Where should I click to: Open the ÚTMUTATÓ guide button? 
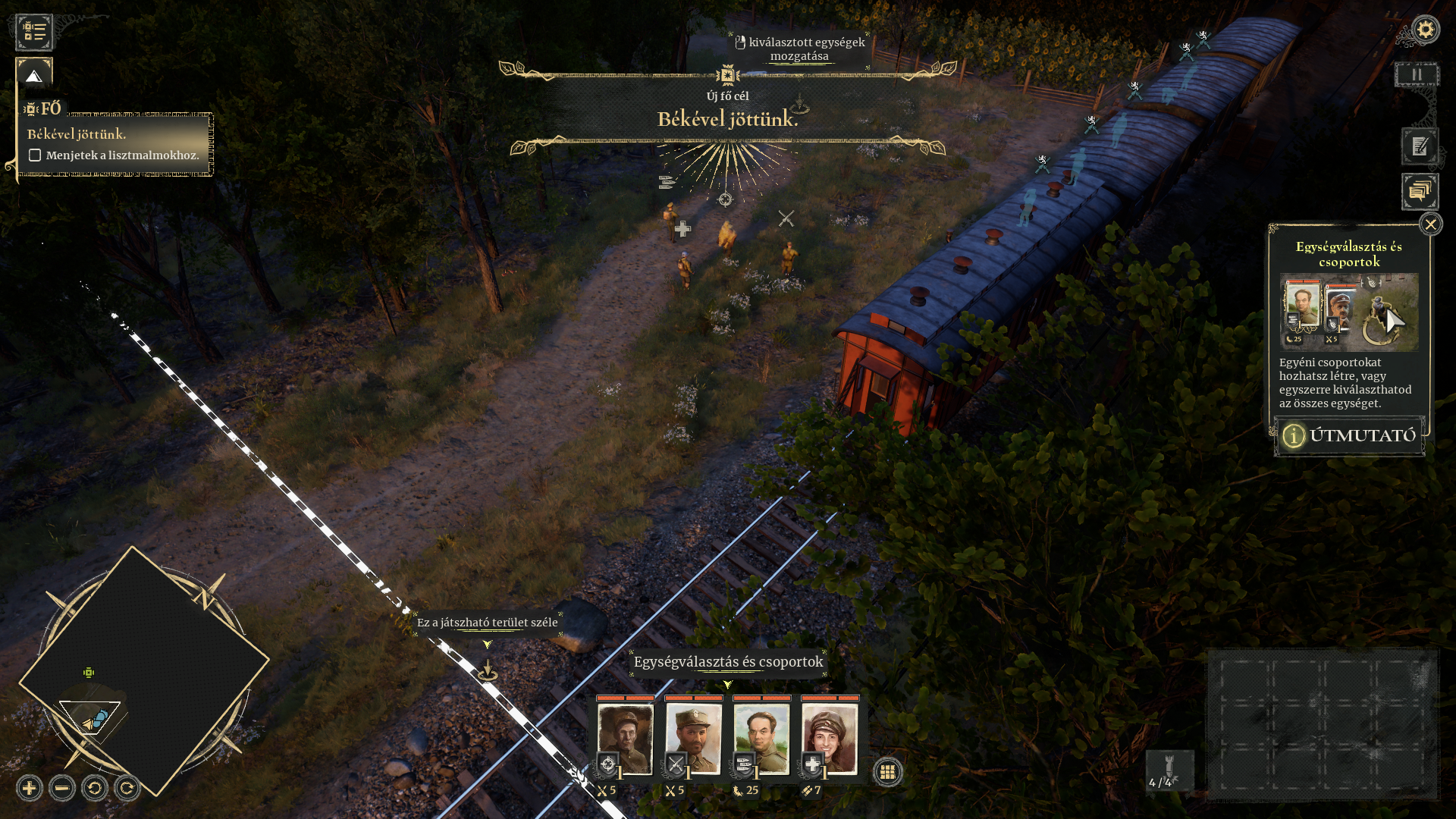pos(1350,435)
